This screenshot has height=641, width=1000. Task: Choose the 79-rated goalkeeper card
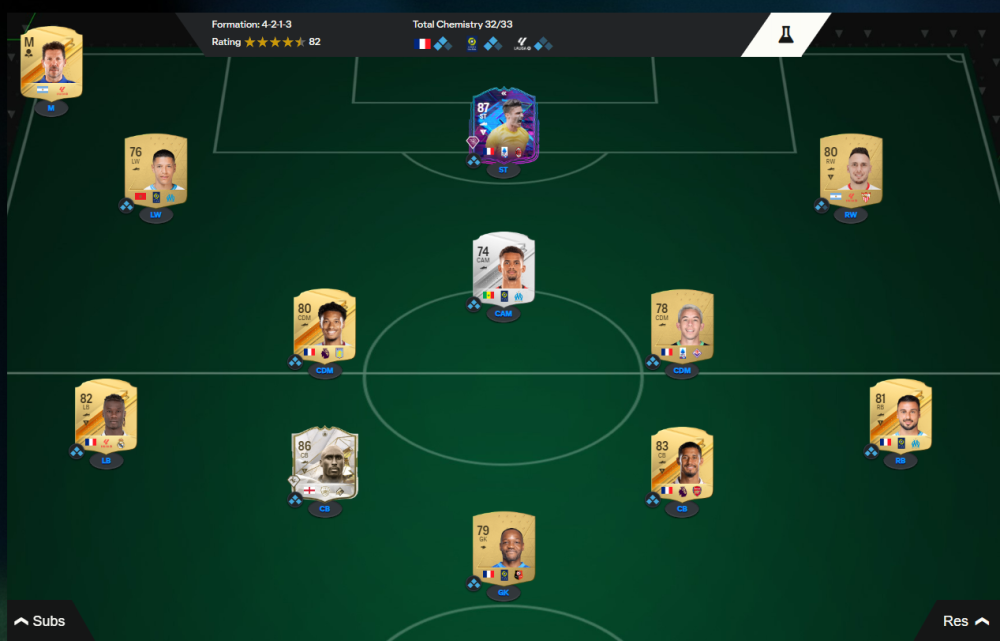point(503,548)
